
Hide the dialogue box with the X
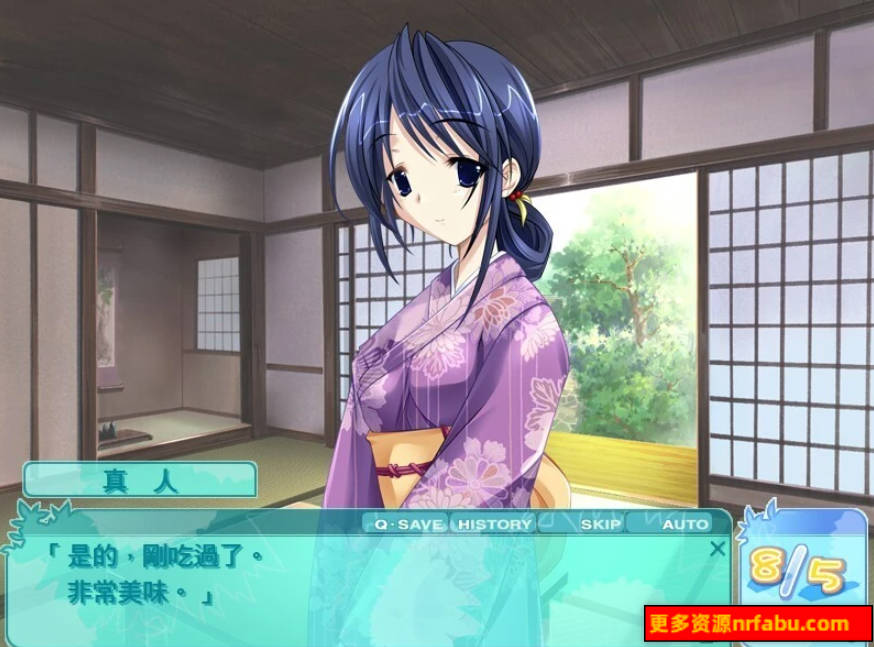(x=717, y=548)
